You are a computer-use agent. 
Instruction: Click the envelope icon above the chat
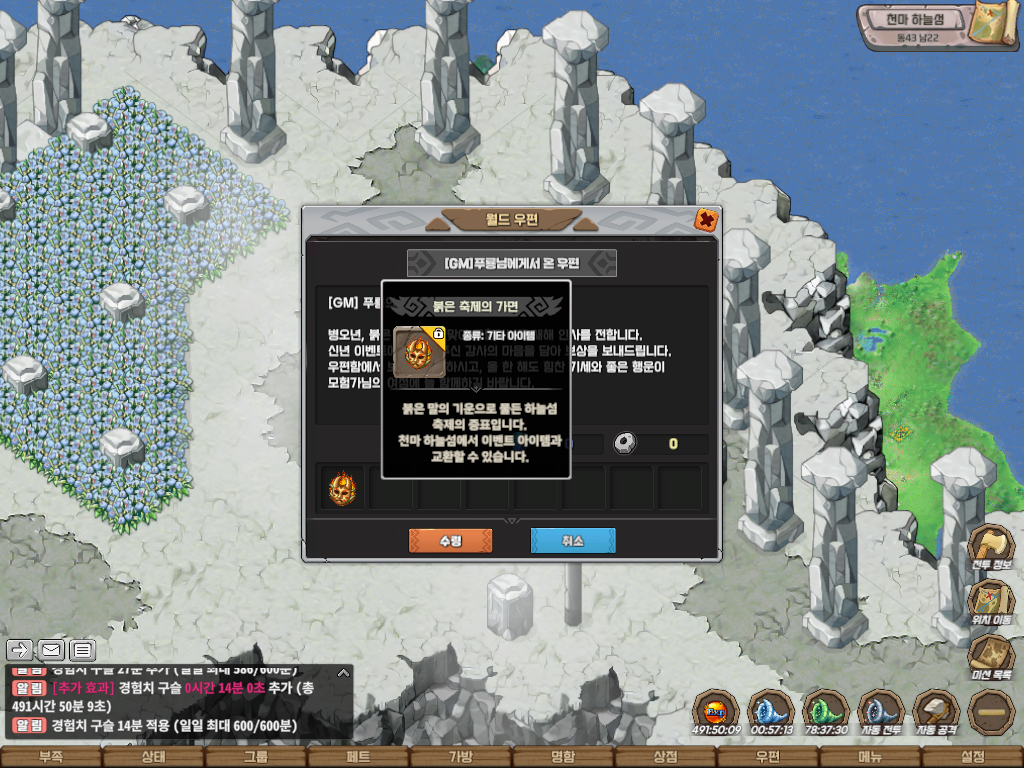(51, 650)
